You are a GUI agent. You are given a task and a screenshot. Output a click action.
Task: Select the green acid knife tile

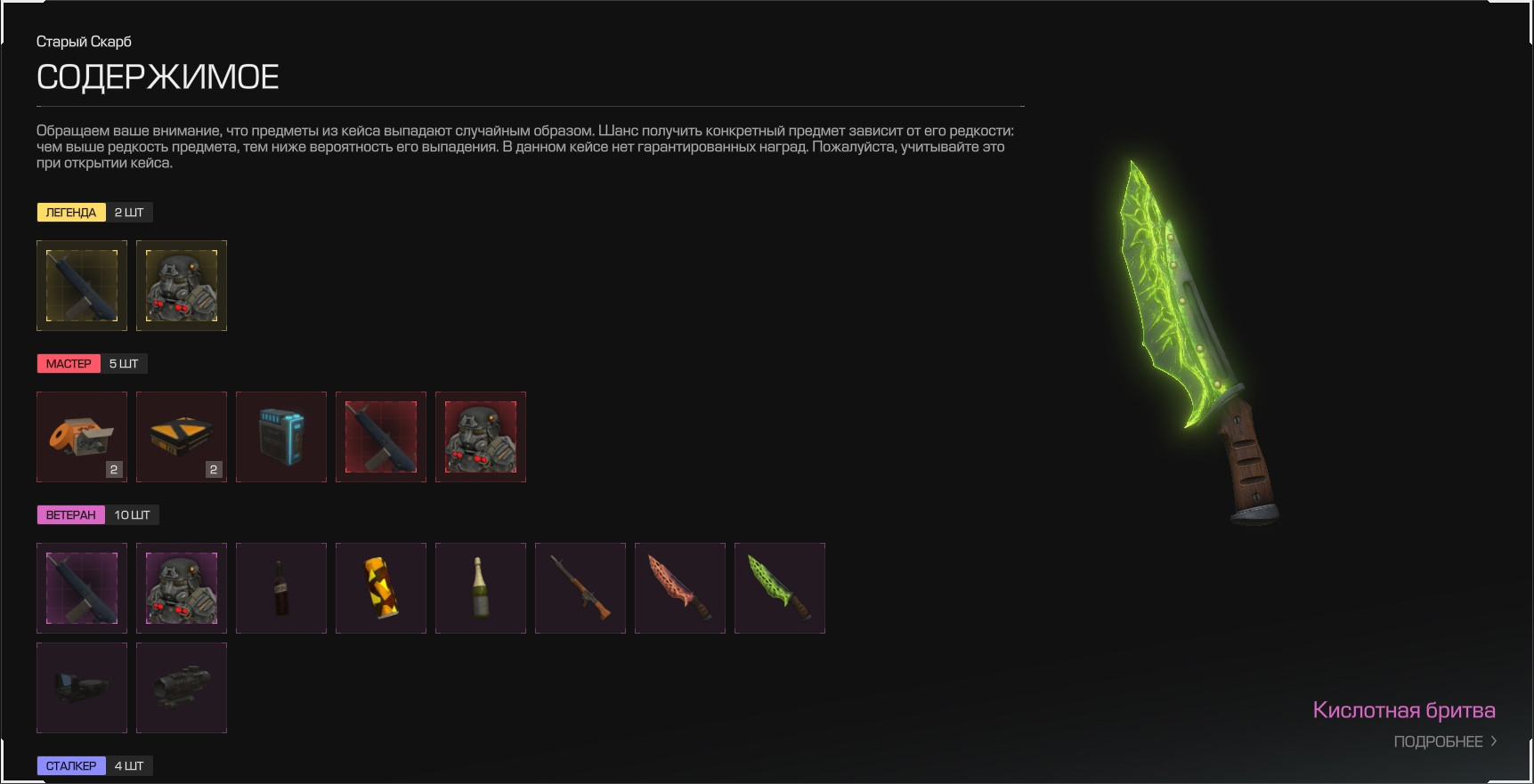(780, 588)
